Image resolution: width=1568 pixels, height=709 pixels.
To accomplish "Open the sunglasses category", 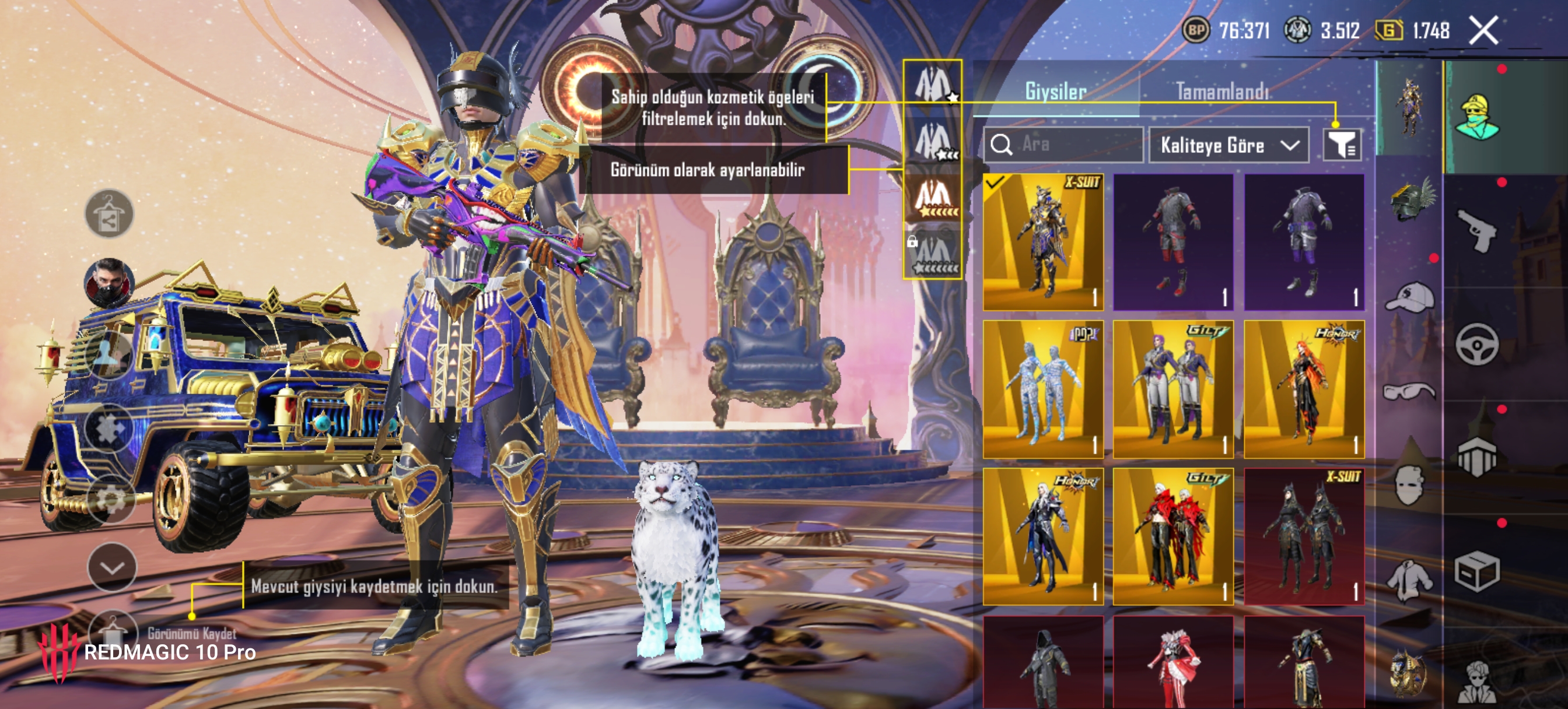I will [1410, 391].
